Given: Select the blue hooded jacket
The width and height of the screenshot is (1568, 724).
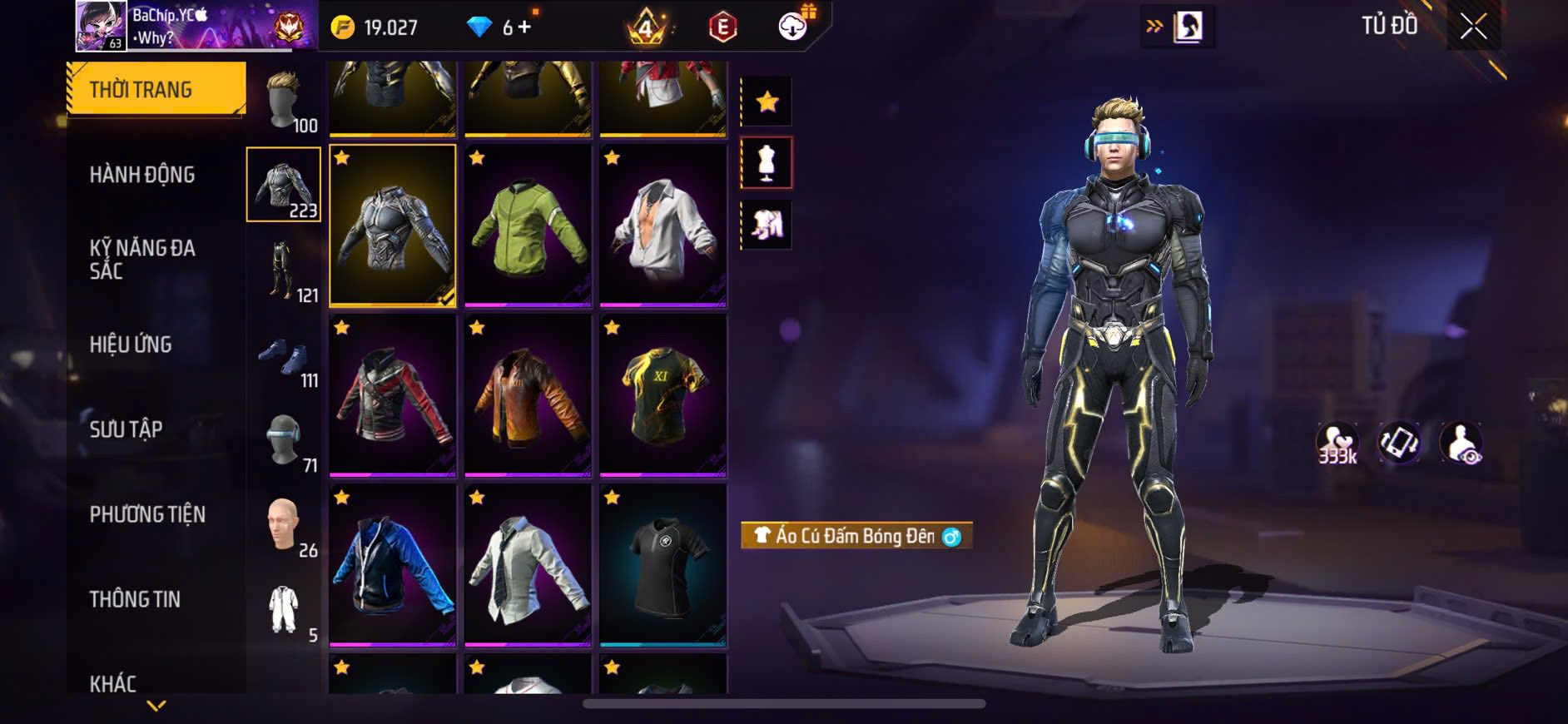Looking at the screenshot, I should (393, 564).
